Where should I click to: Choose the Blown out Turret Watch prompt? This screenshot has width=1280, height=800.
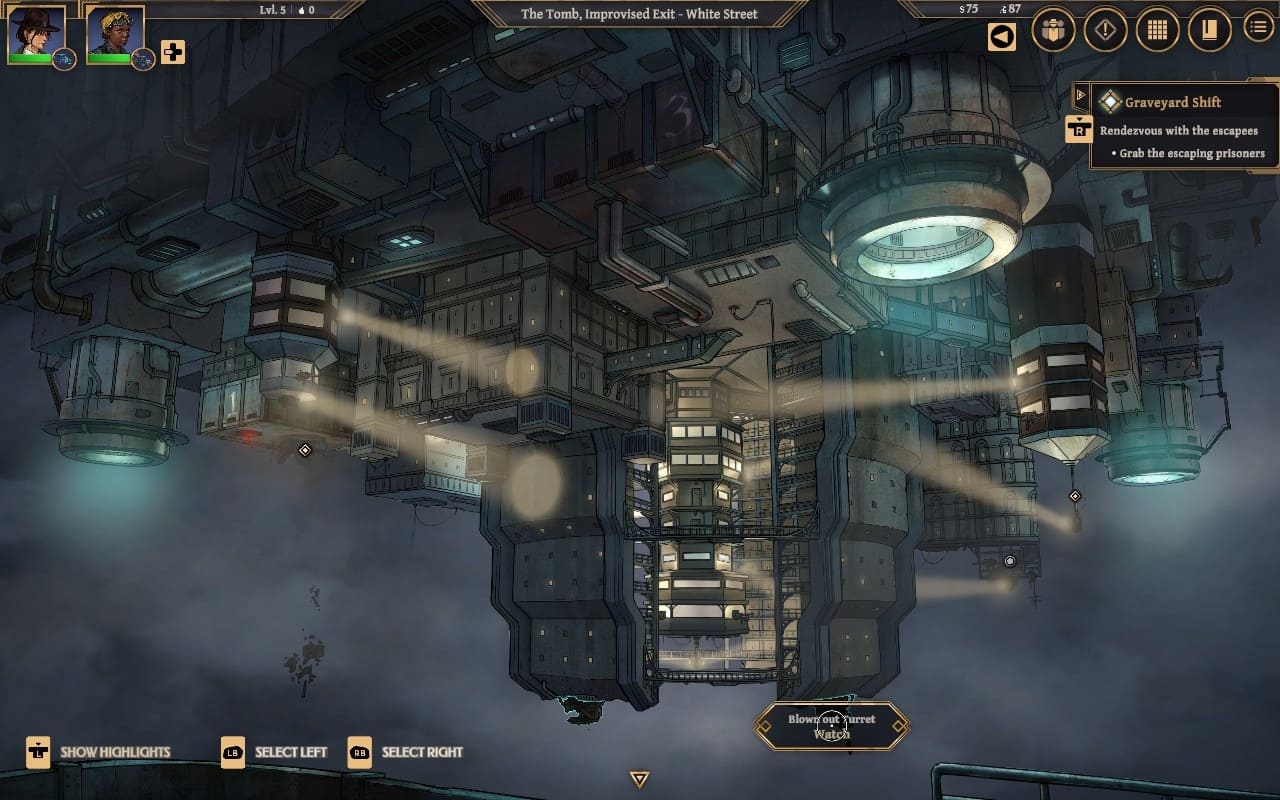click(x=831, y=726)
